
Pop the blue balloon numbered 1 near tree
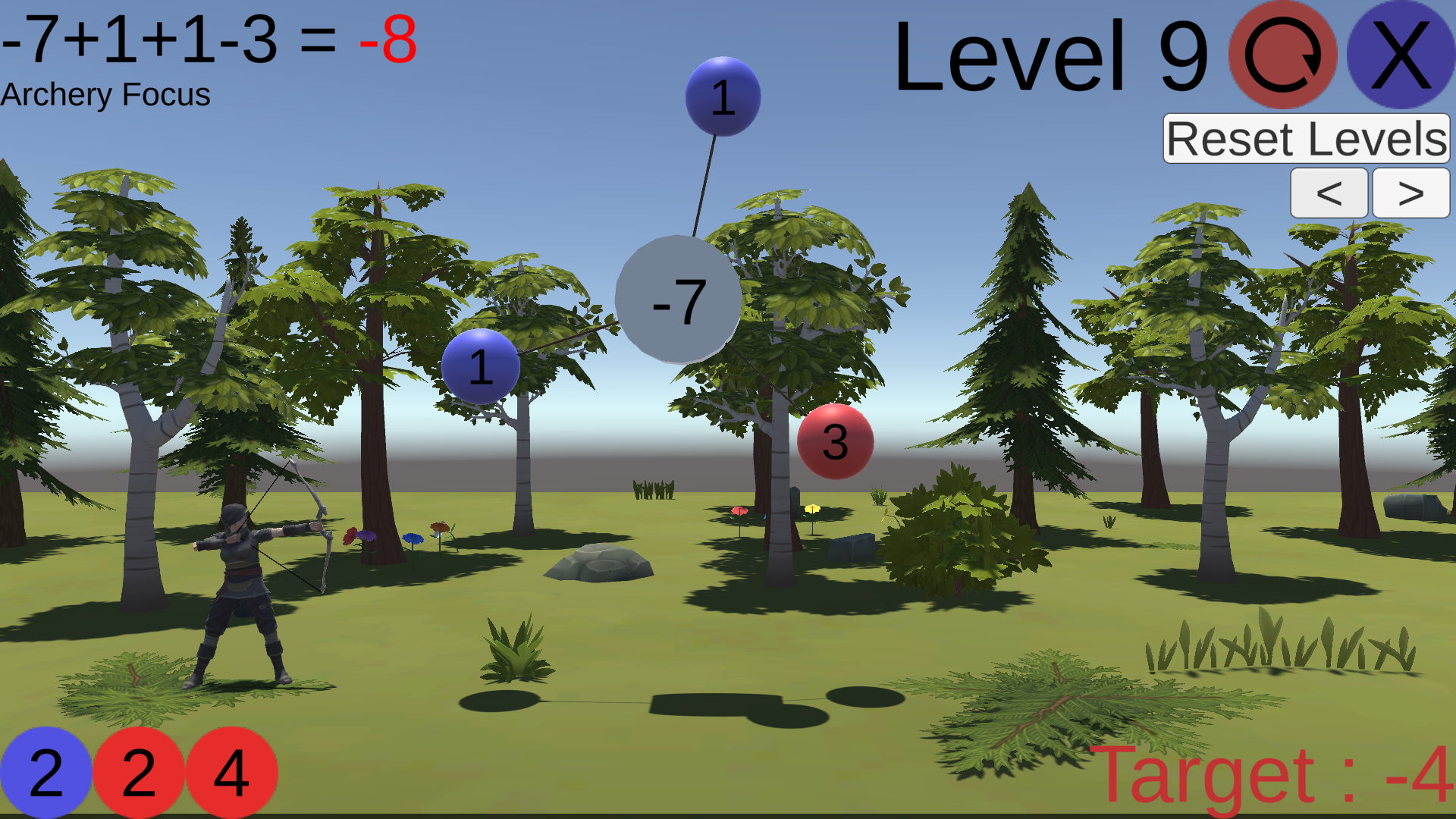(x=482, y=366)
